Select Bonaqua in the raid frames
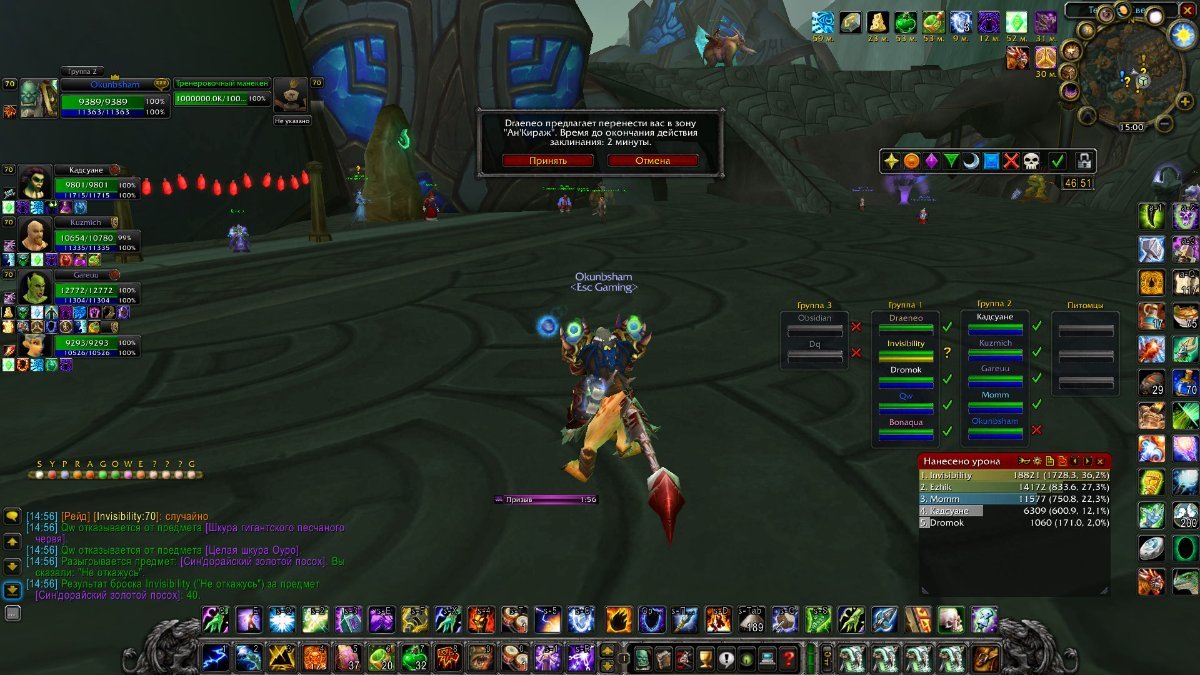1200x675 pixels. (x=906, y=427)
